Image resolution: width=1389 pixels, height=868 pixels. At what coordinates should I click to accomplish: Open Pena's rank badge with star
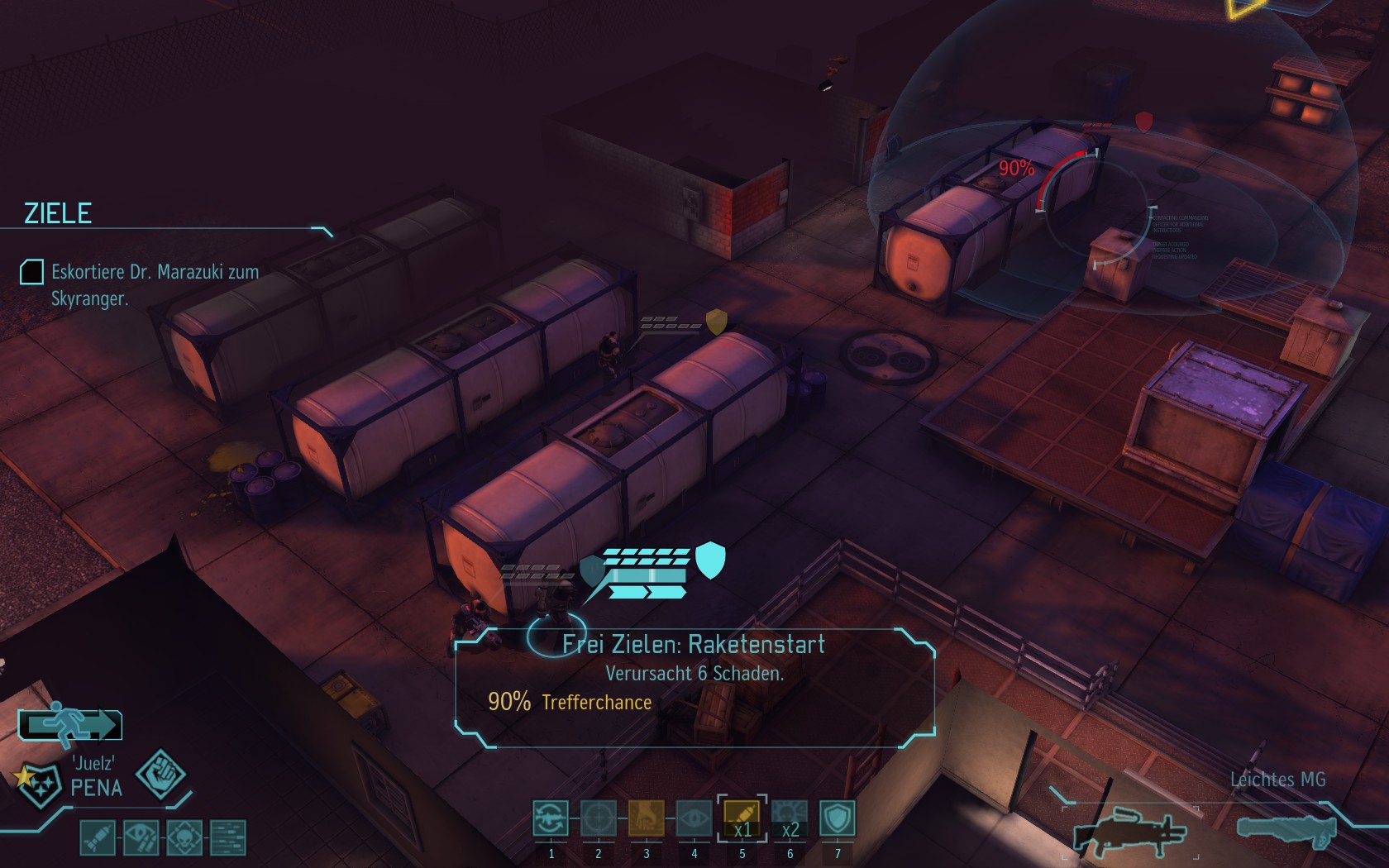tap(38, 783)
